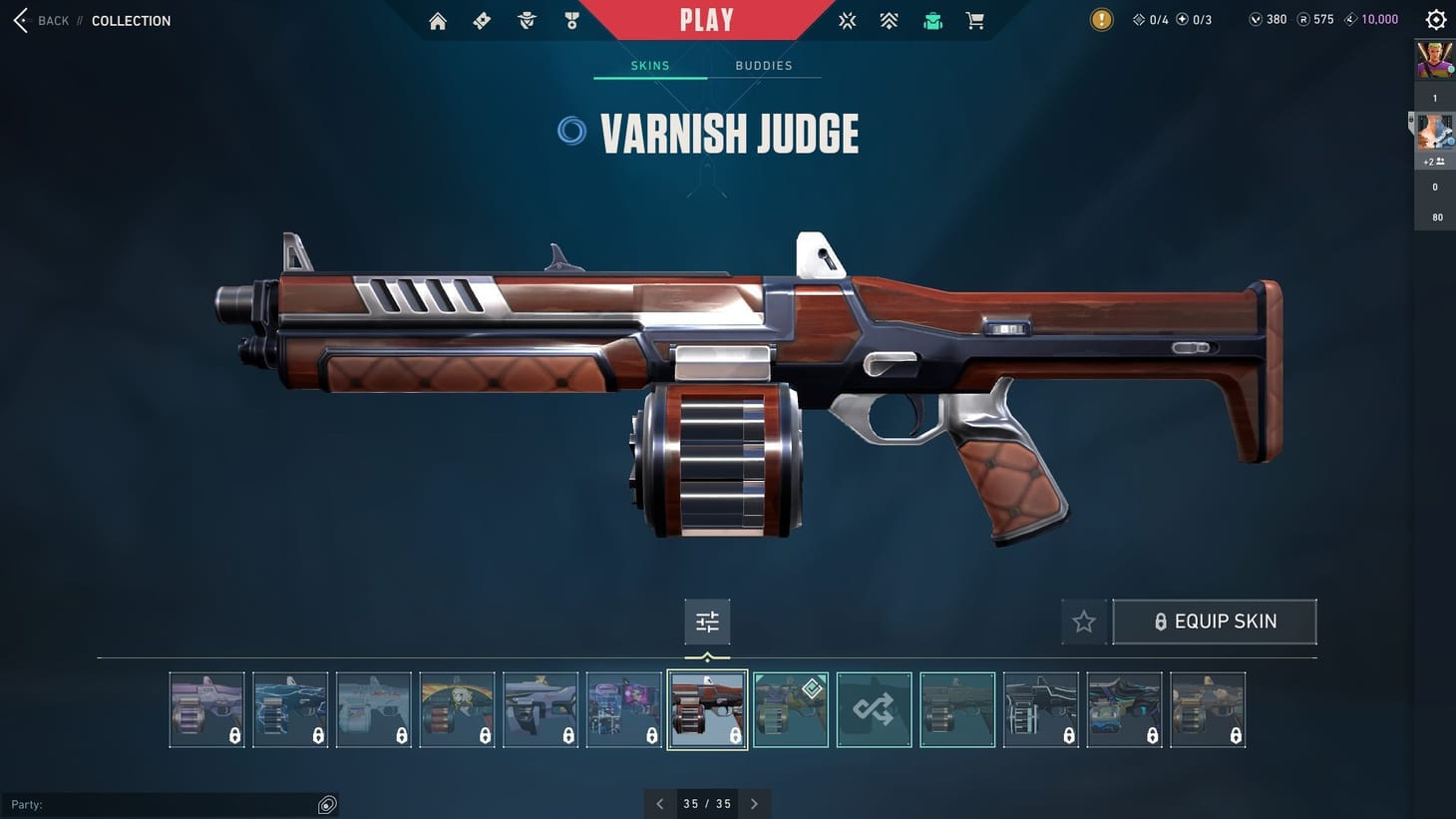The width and height of the screenshot is (1456, 819).
Task: Click the yellow notification alert icon
Action: (x=1101, y=19)
